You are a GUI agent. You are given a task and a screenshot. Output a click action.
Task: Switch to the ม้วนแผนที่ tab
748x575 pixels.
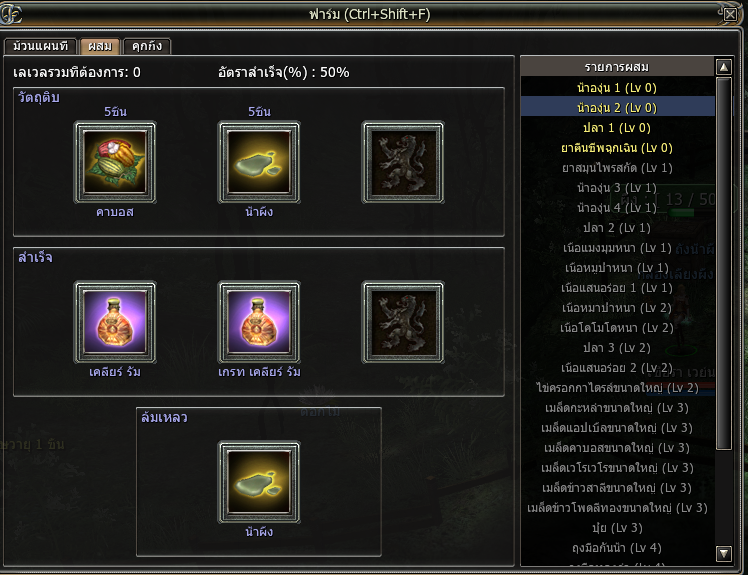(x=41, y=46)
